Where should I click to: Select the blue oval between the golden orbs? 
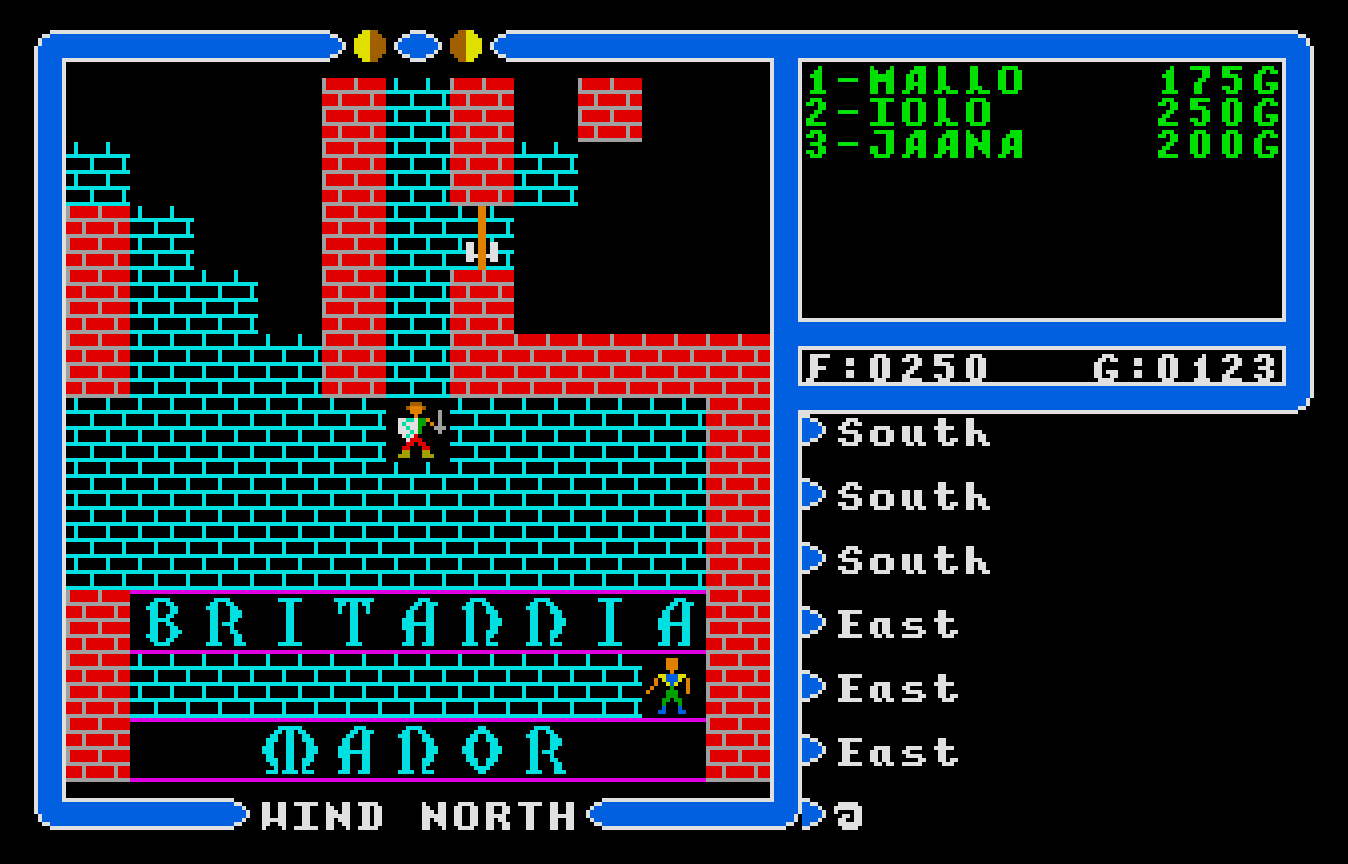416,43
